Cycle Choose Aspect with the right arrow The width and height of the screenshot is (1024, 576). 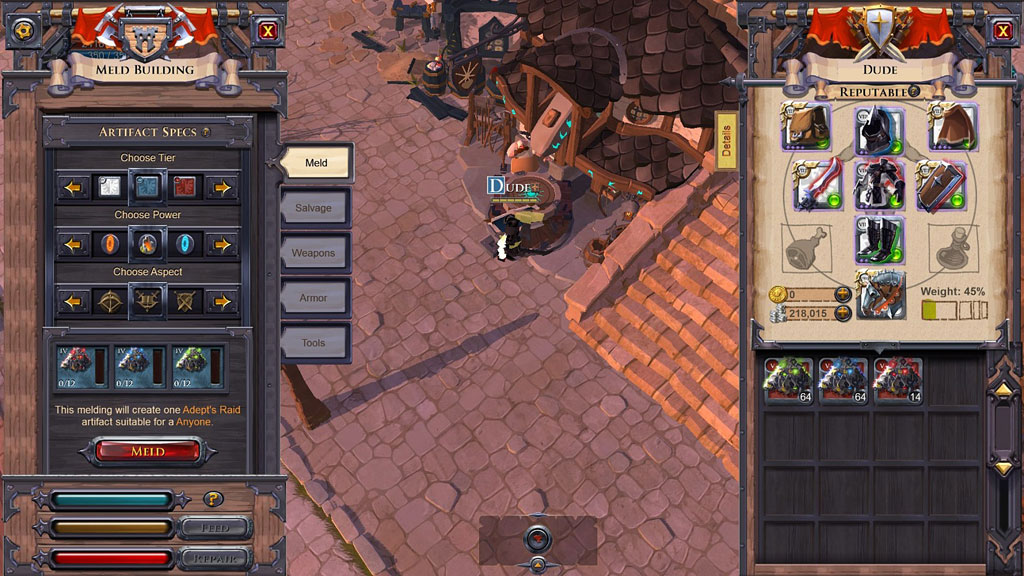[221, 301]
